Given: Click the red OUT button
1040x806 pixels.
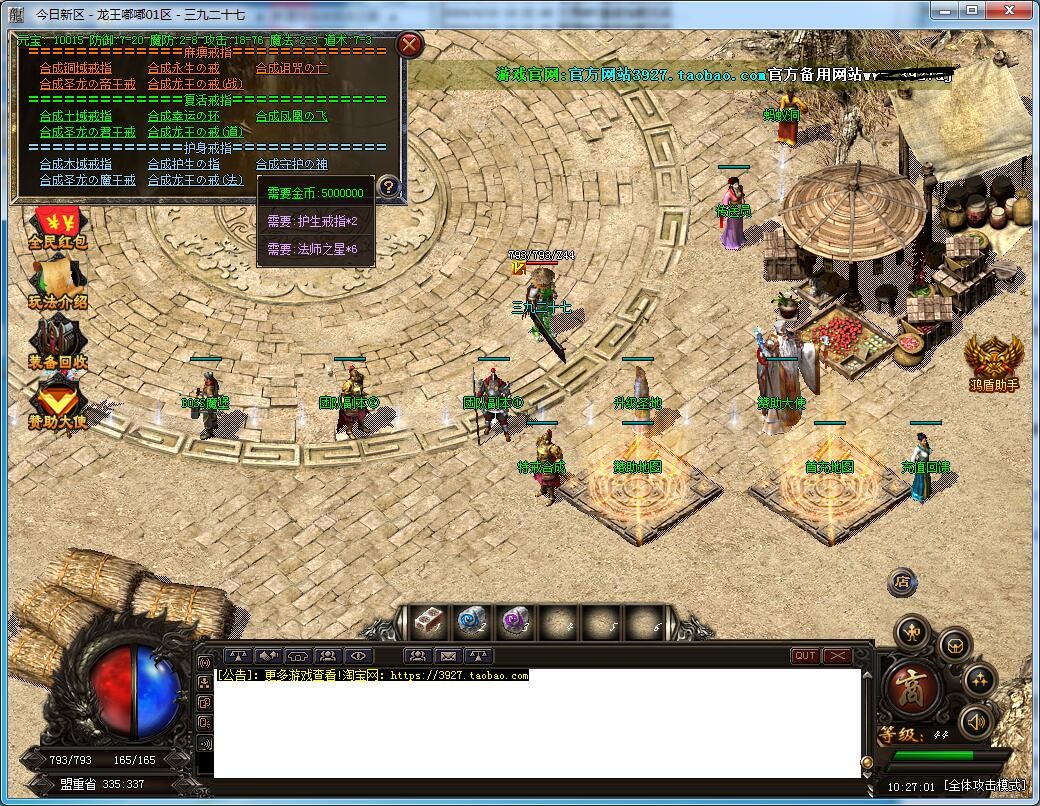Looking at the screenshot, I should pos(805,656).
